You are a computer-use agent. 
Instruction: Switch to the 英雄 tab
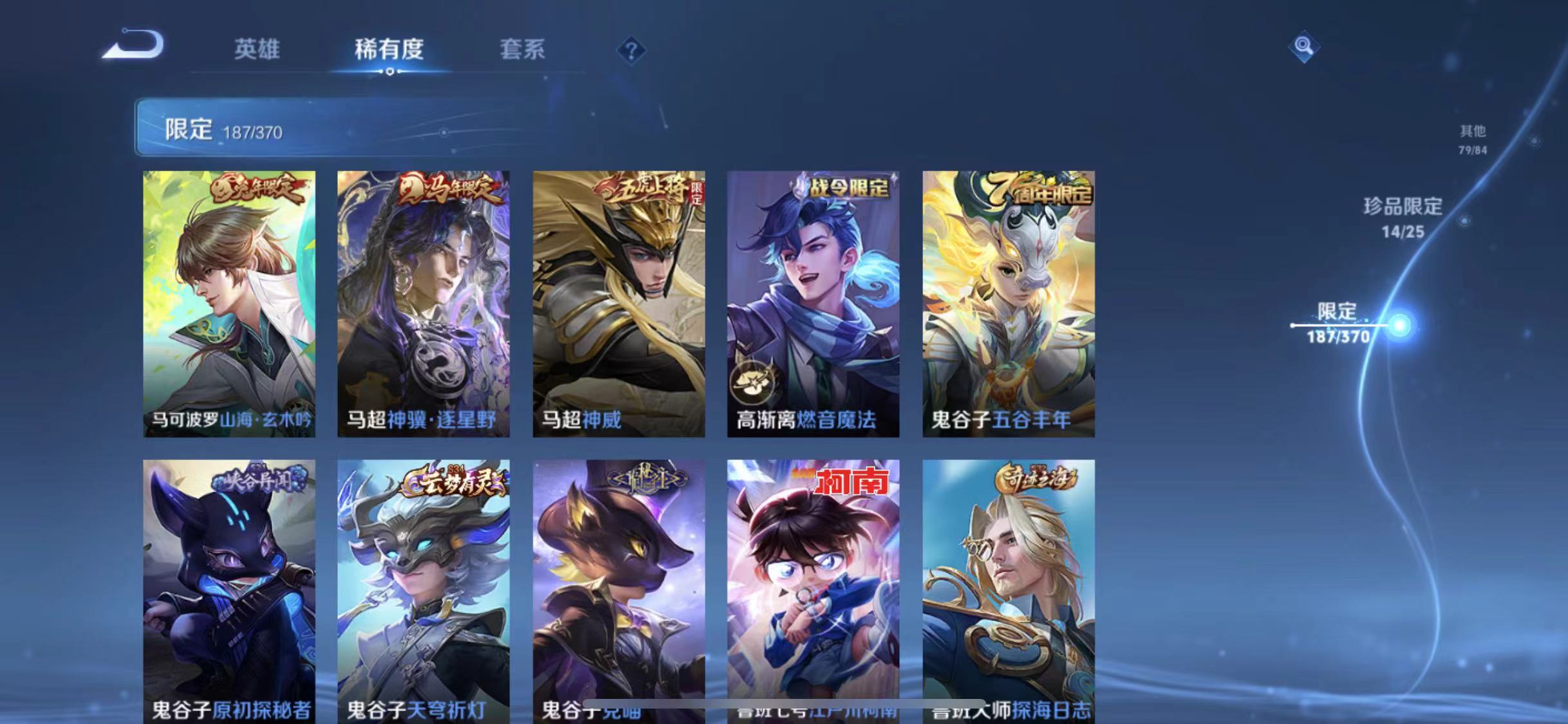(x=257, y=50)
